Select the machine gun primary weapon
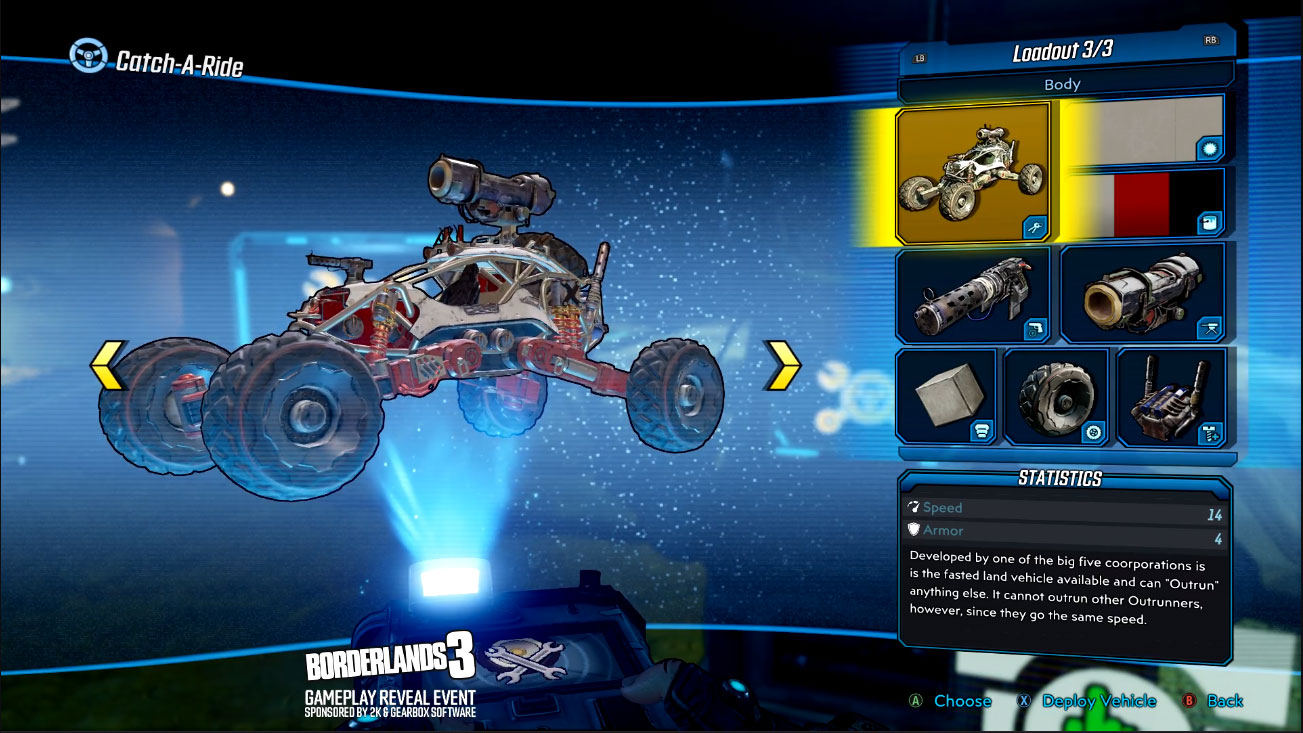This screenshot has width=1303, height=733. pyautogui.click(x=973, y=291)
